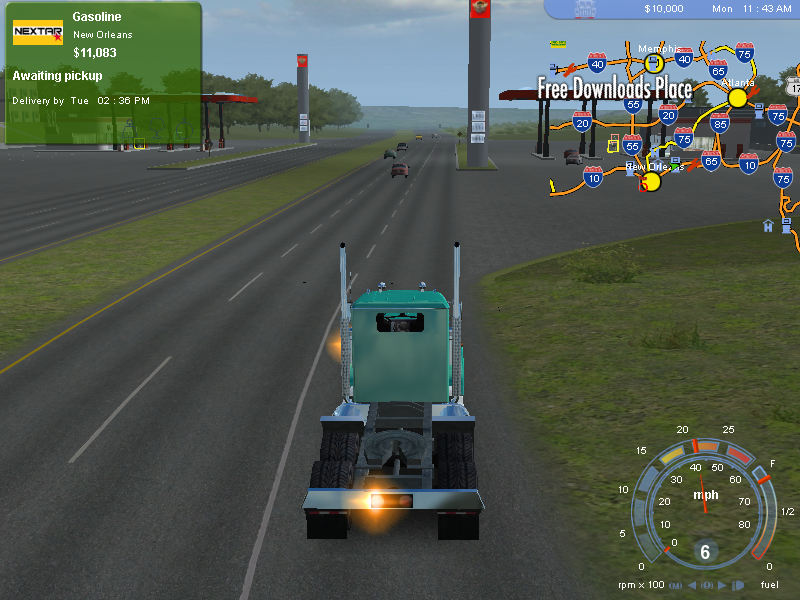The width and height of the screenshot is (800, 600).
Task: Select the Memphis city marker on the map
Action: (653, 63)
